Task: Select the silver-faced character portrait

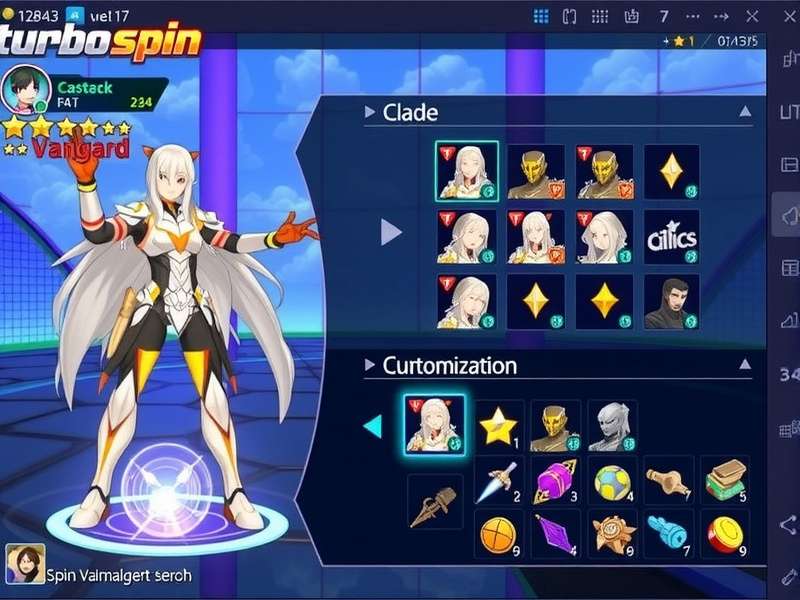Action: click(612, 427)
